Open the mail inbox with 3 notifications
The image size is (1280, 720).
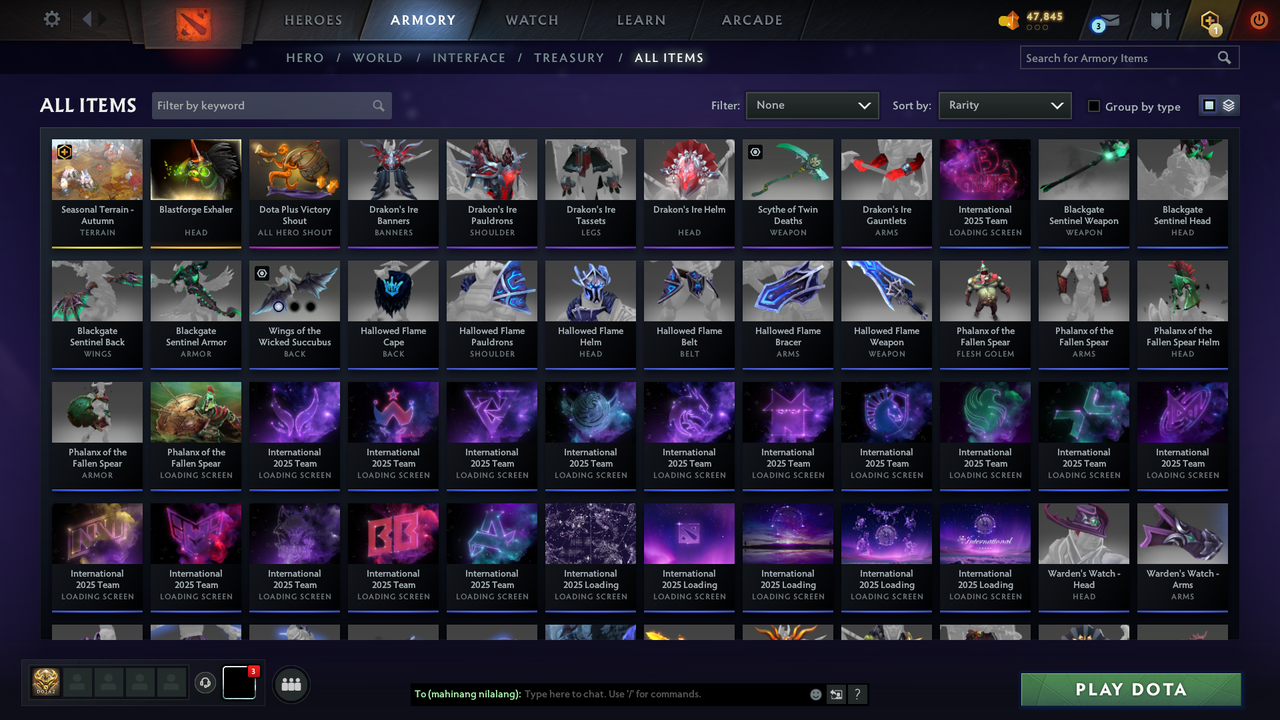pos(1104,20)
